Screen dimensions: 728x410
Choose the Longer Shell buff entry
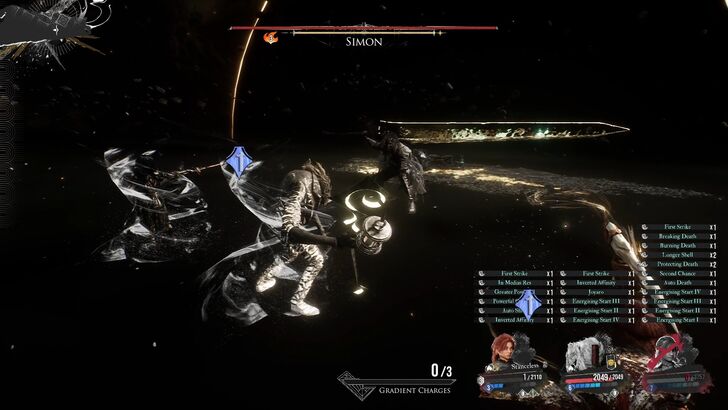click(678, 254)
